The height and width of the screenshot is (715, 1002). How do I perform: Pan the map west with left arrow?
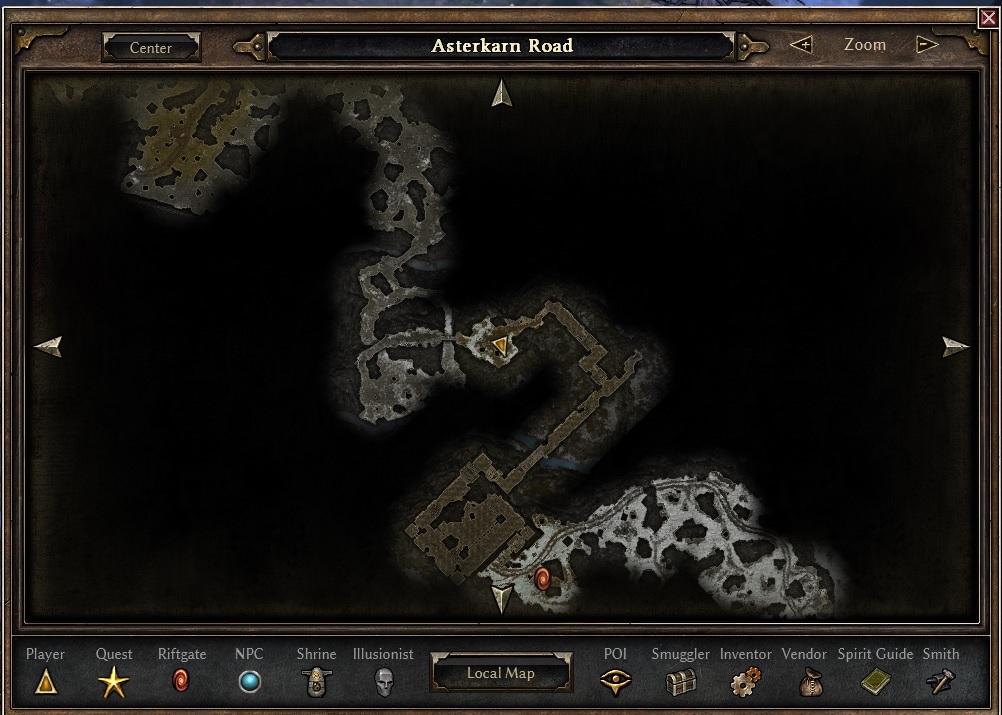(47, 346)
